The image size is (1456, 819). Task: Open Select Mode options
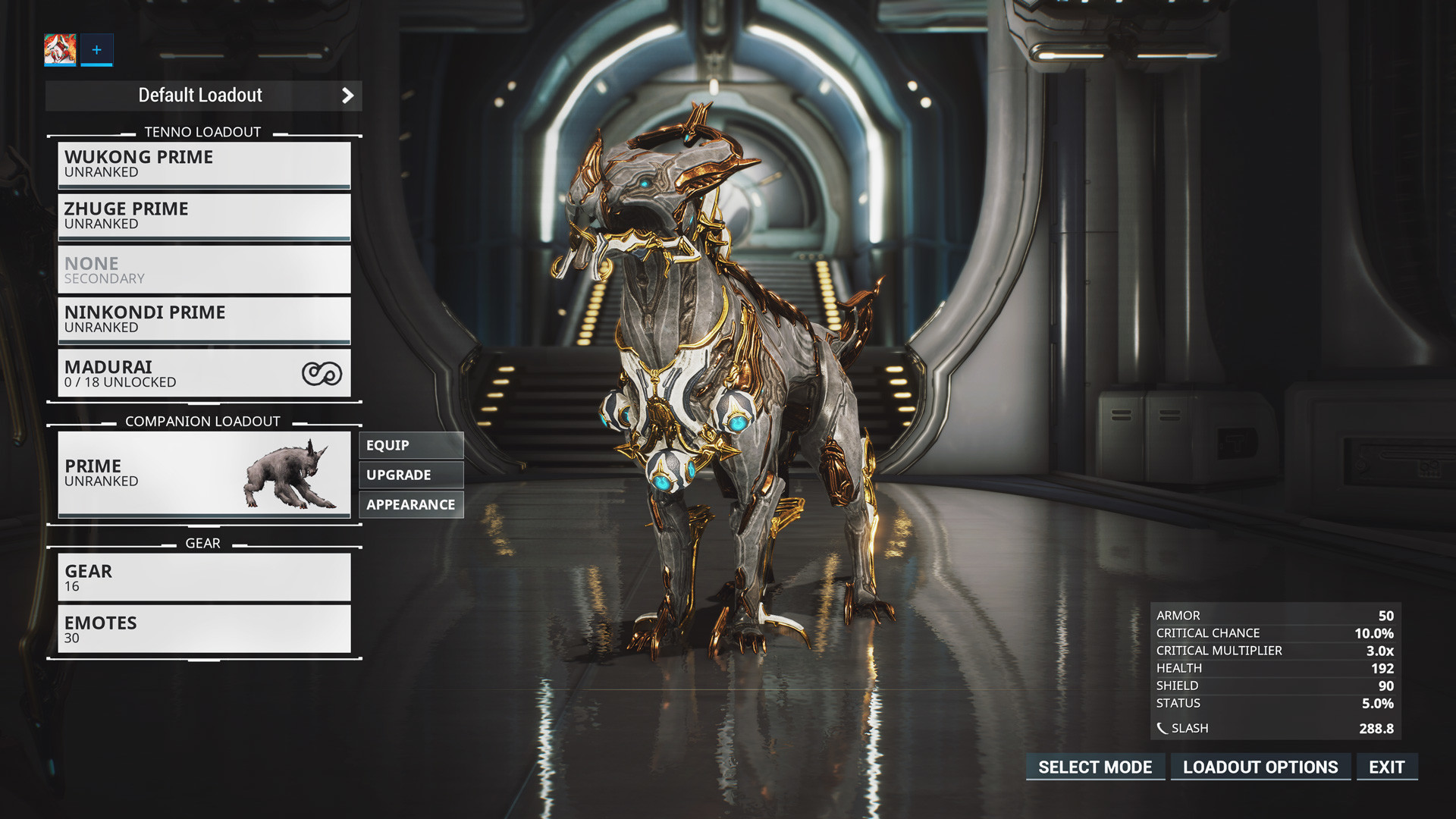1095,767
